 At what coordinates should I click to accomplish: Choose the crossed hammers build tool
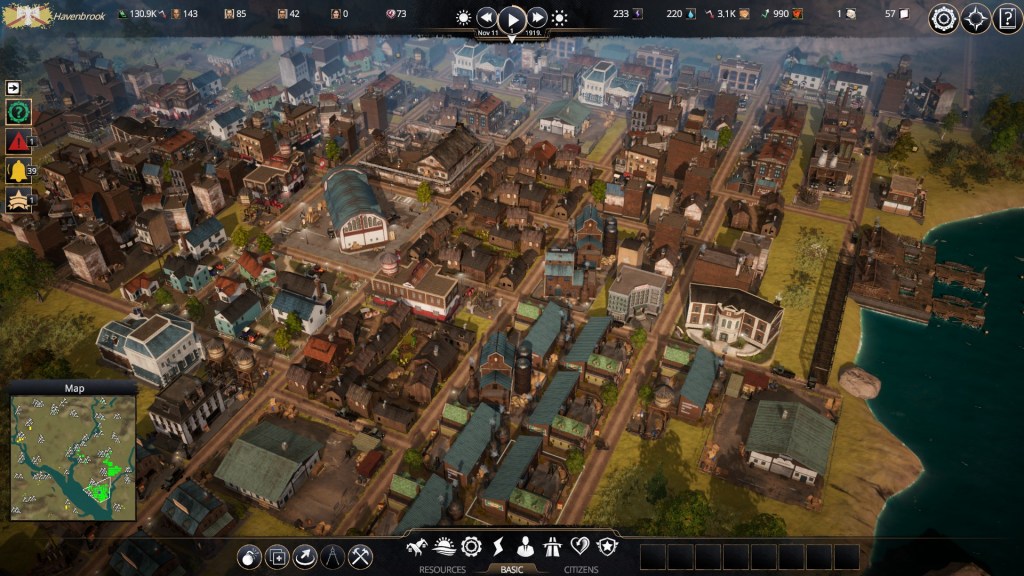pyautogui.click(x=360, y=556)
